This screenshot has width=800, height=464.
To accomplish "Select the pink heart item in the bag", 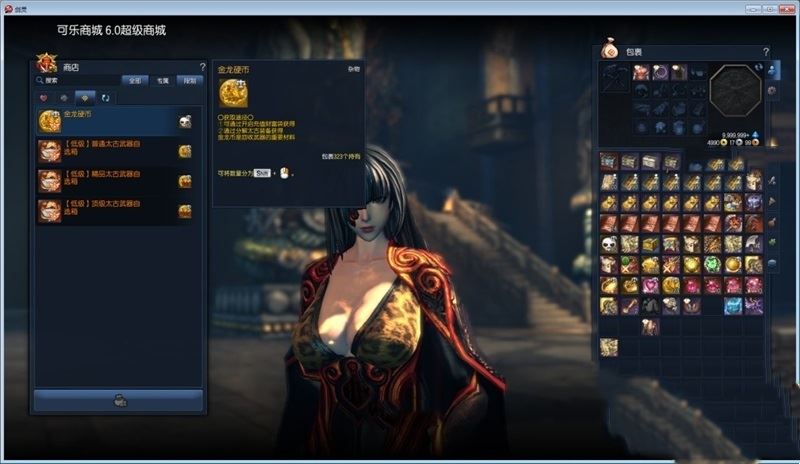I will pos(650,285).
